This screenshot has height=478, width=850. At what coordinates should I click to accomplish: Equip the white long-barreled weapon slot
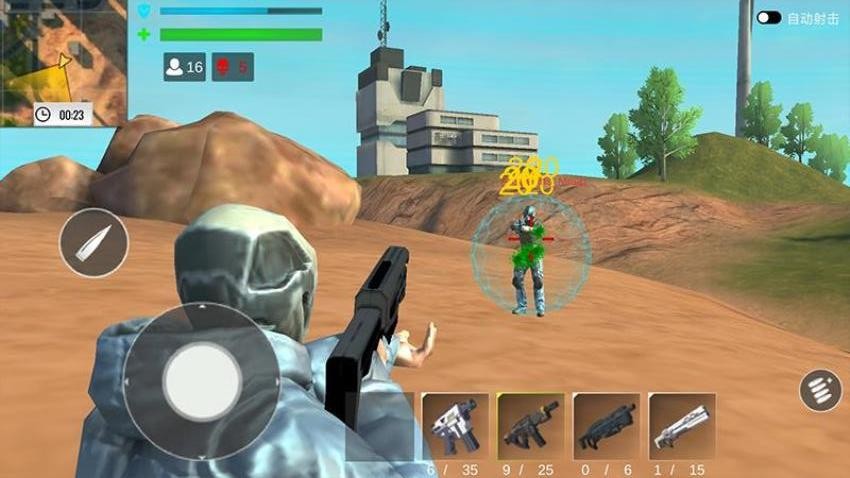(681, 426)
